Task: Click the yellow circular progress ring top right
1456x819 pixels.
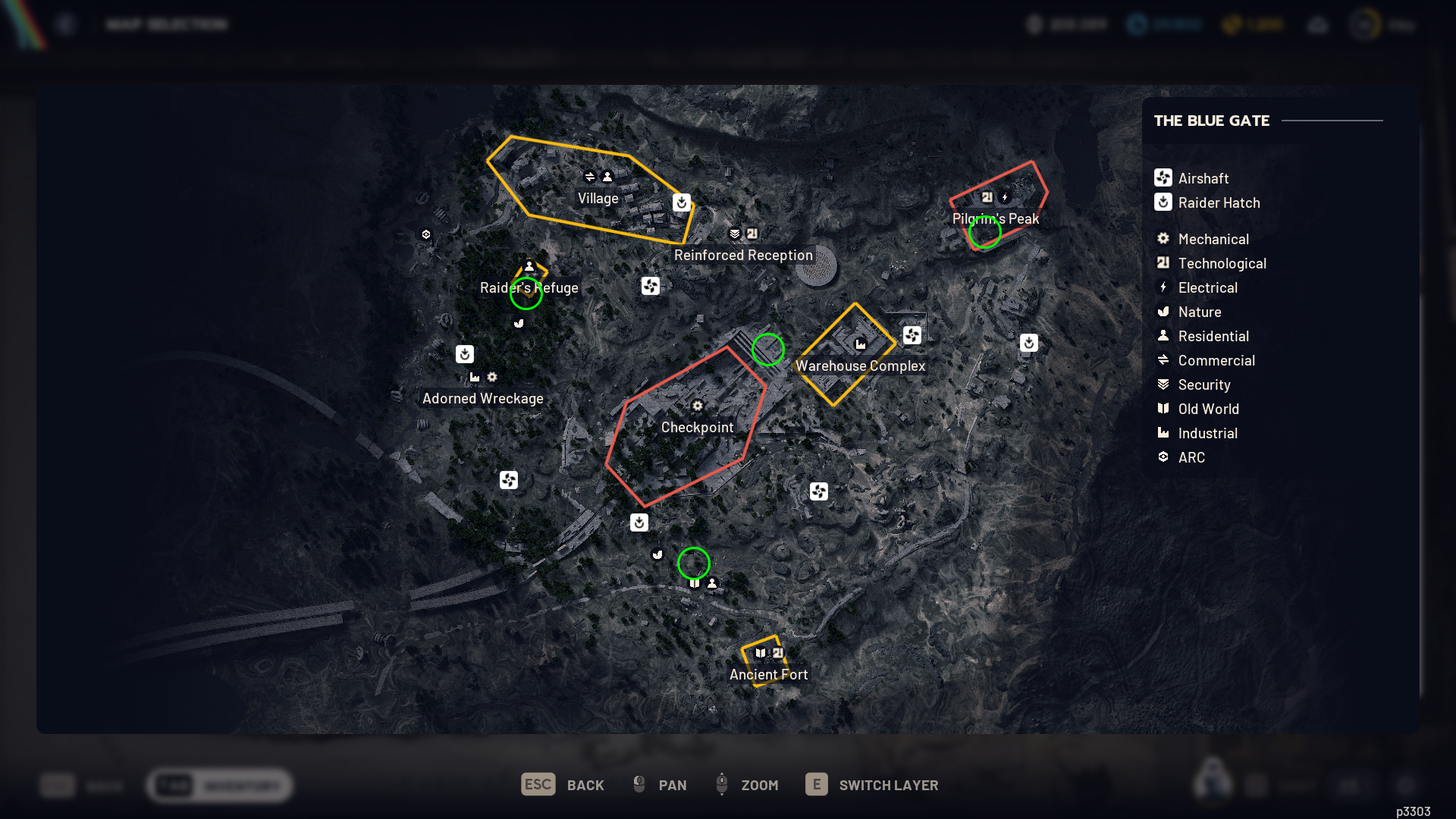Action: (1365, 24)
